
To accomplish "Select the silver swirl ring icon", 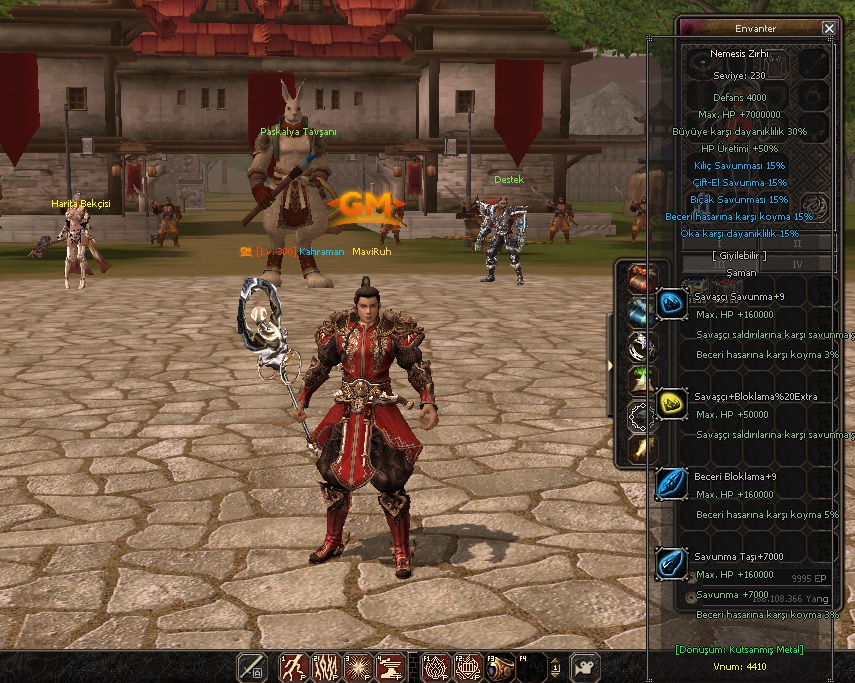I will coord(639,347).
